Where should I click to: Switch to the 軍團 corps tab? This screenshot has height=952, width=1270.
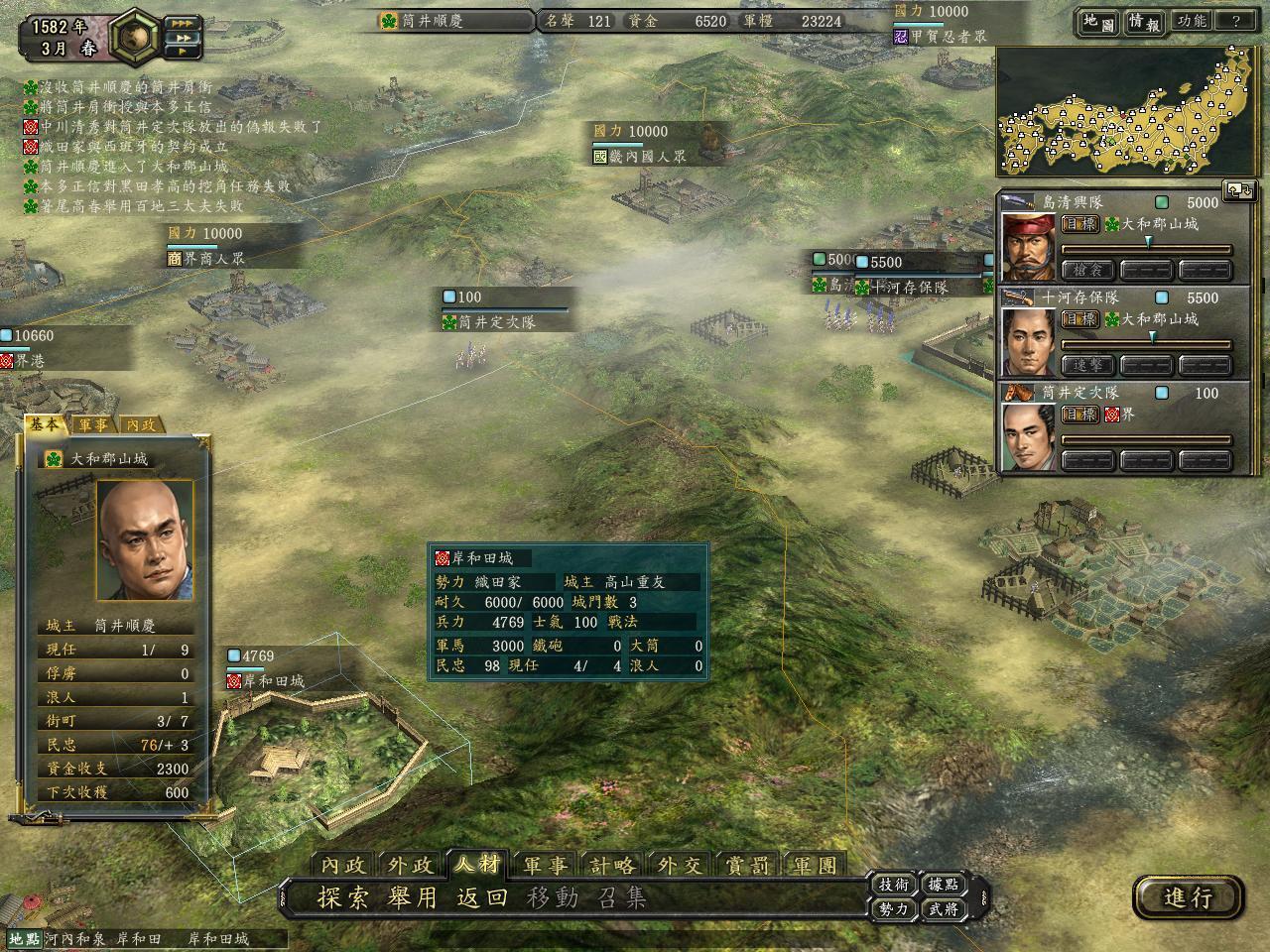click(815, 865)
